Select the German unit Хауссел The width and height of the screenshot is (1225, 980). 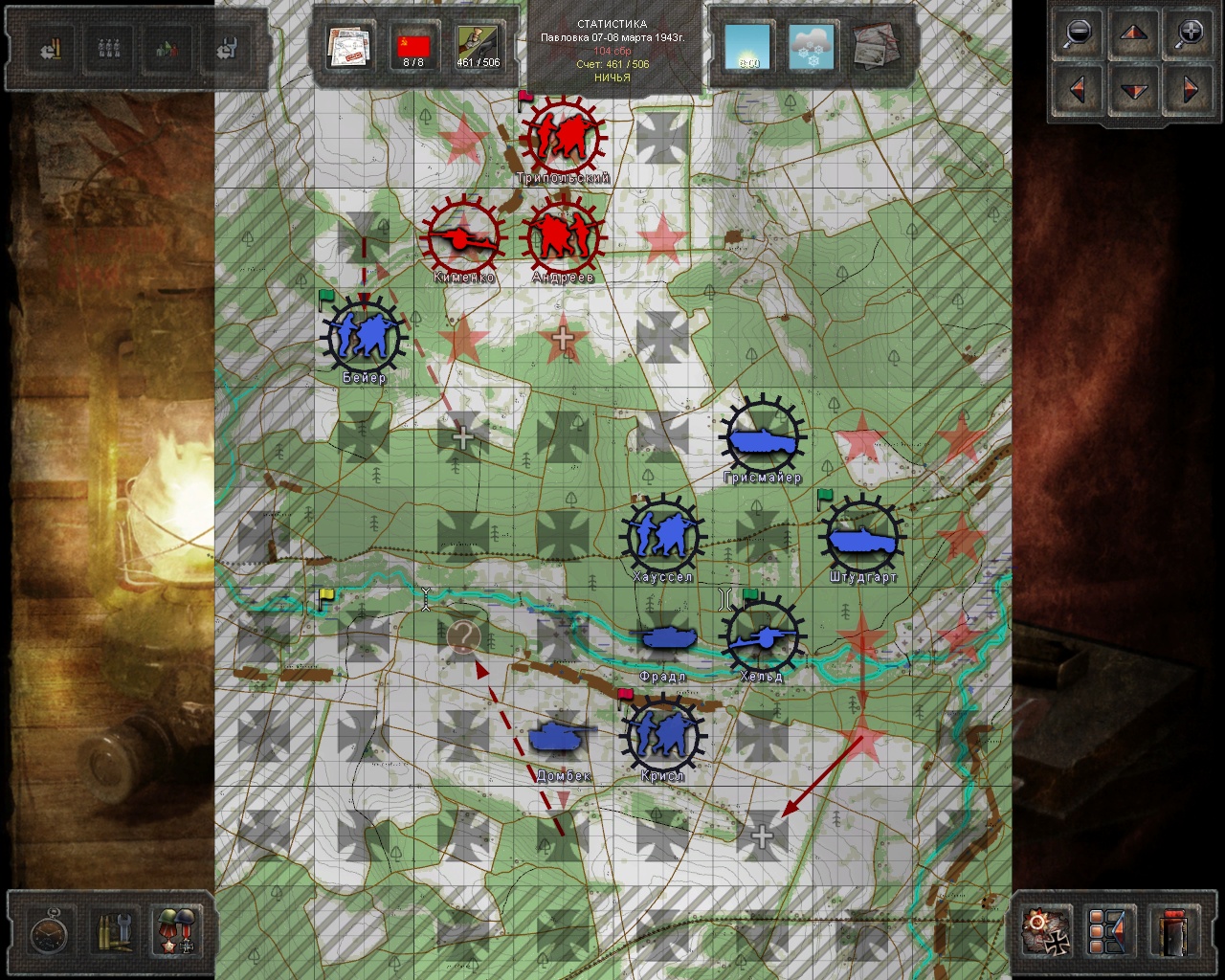(x=662, y=537)
